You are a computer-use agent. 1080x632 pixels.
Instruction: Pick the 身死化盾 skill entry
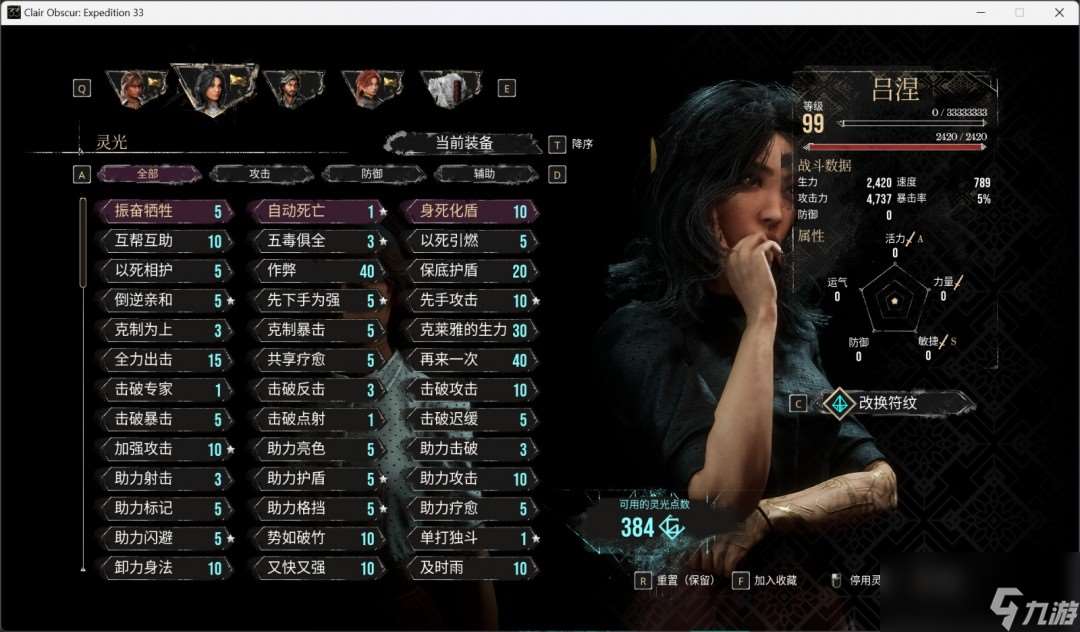[x=470, y=211]
